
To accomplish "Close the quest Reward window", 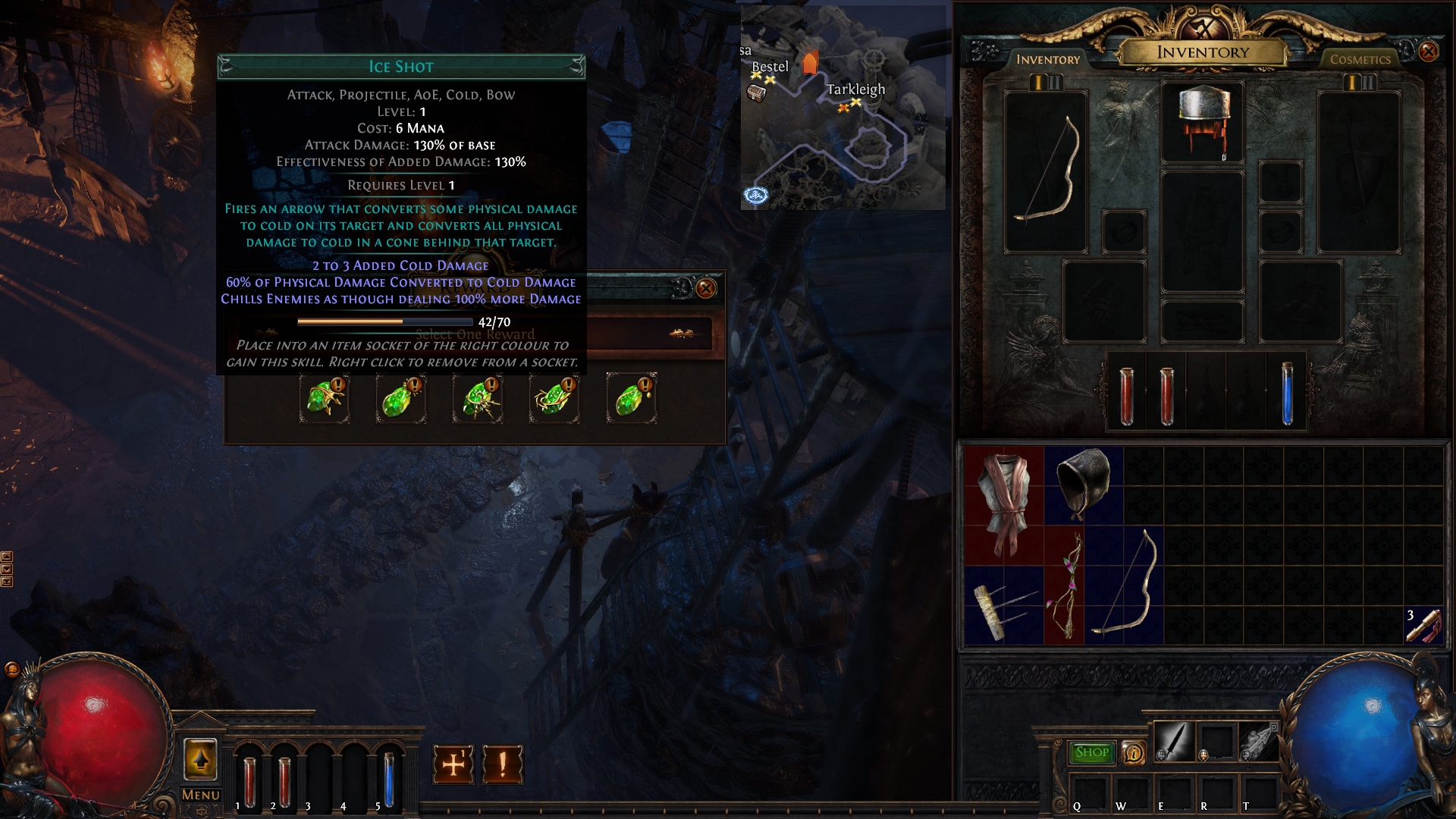I will pyautogui.click(x=705, y=288).
